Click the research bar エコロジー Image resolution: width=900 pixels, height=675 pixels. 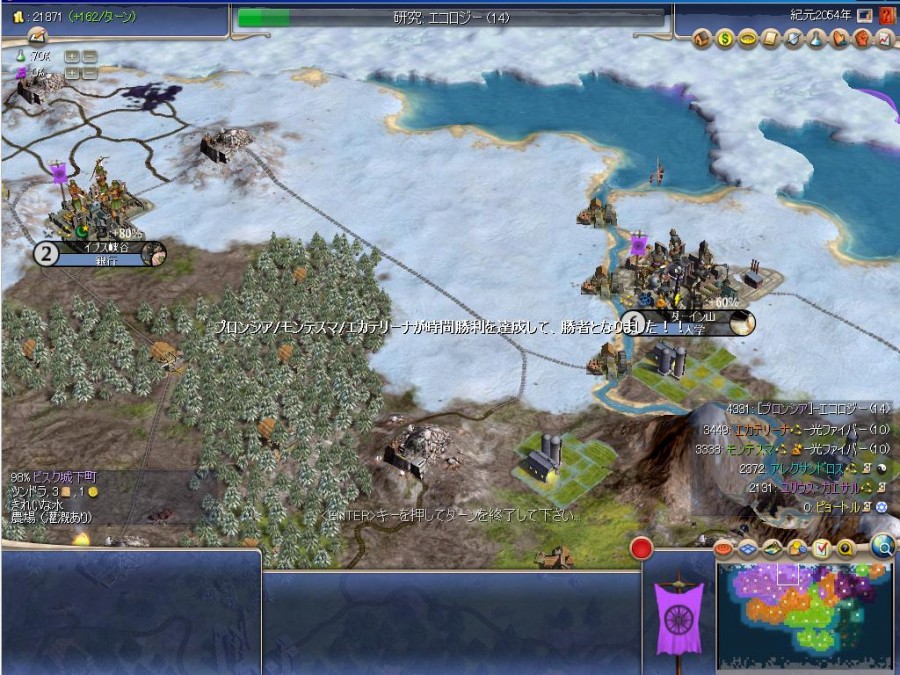coord(450,17)
